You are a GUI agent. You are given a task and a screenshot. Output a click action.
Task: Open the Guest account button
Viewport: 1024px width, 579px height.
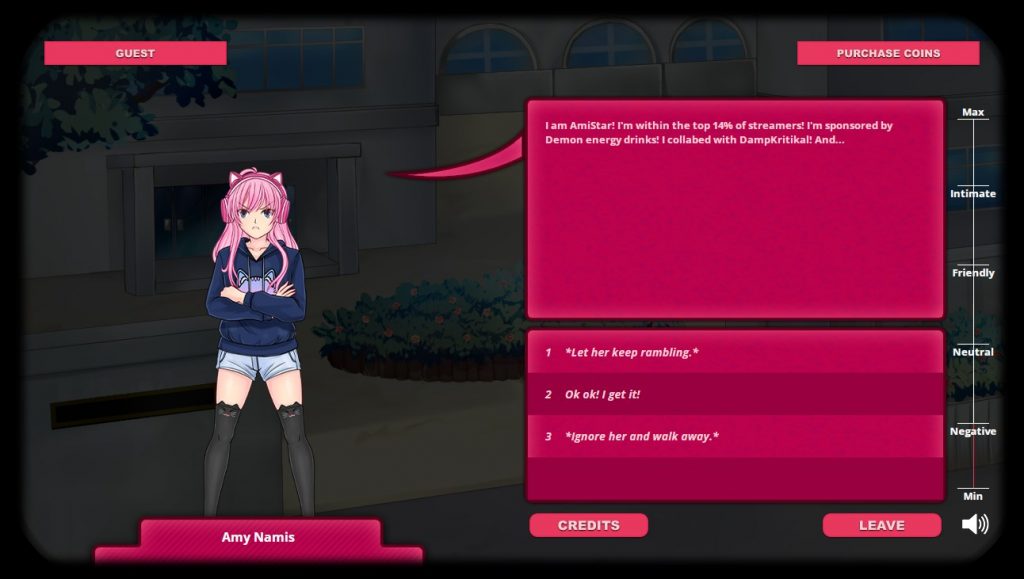tap(135, 53)
